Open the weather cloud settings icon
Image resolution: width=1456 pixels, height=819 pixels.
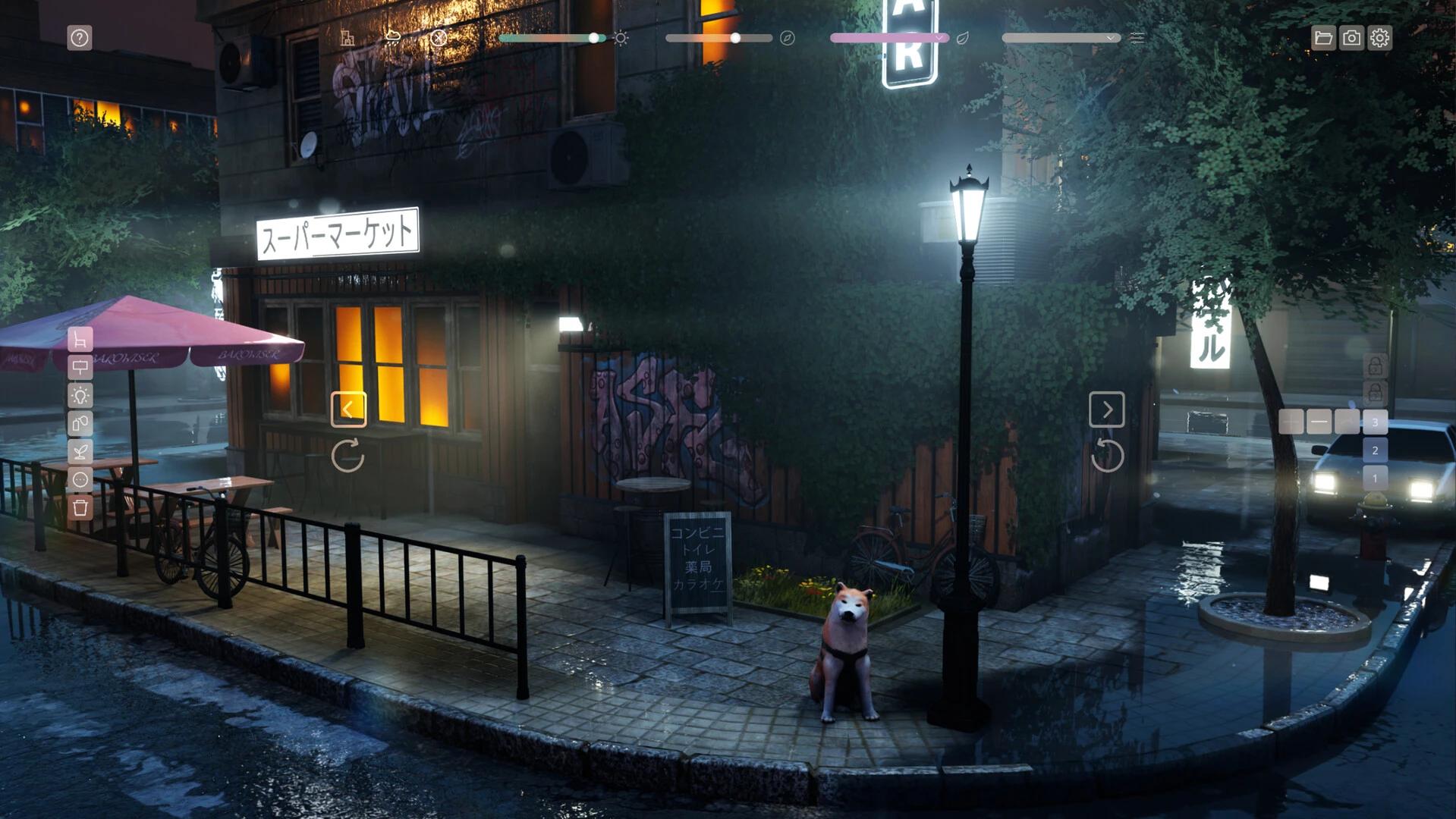pos(393,38)
